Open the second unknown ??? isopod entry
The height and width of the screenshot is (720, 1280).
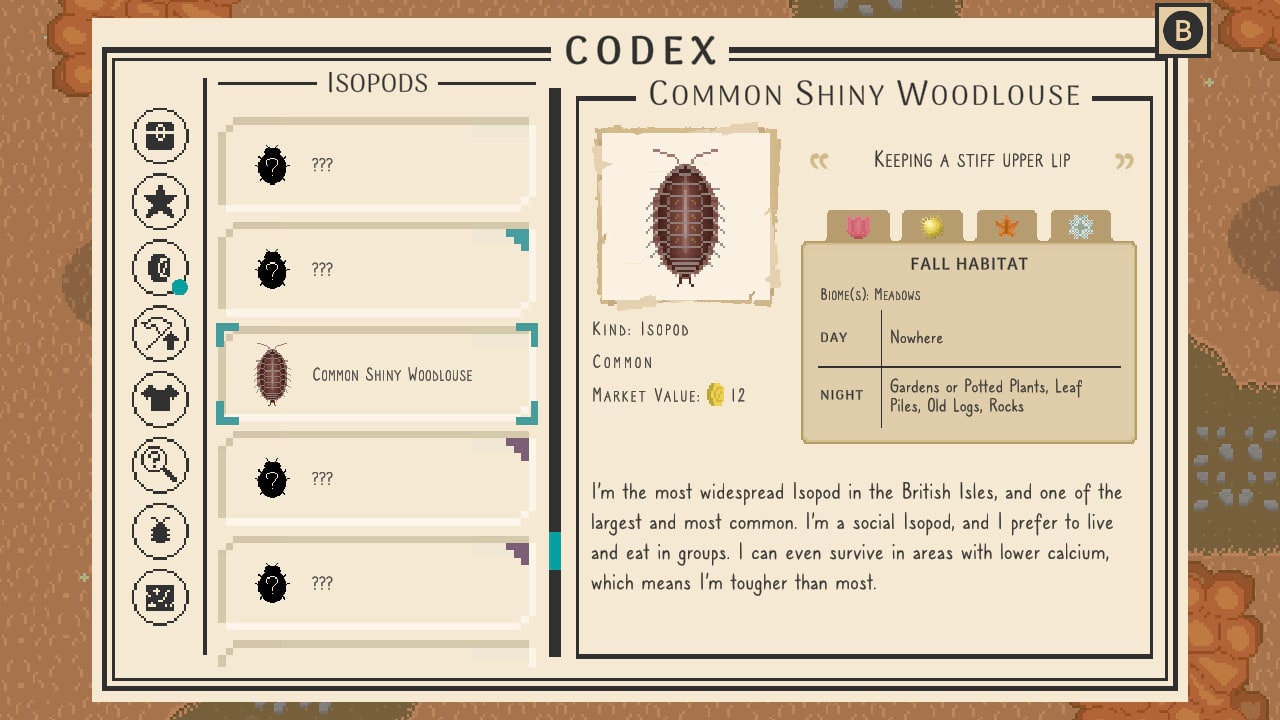(375, 270)
